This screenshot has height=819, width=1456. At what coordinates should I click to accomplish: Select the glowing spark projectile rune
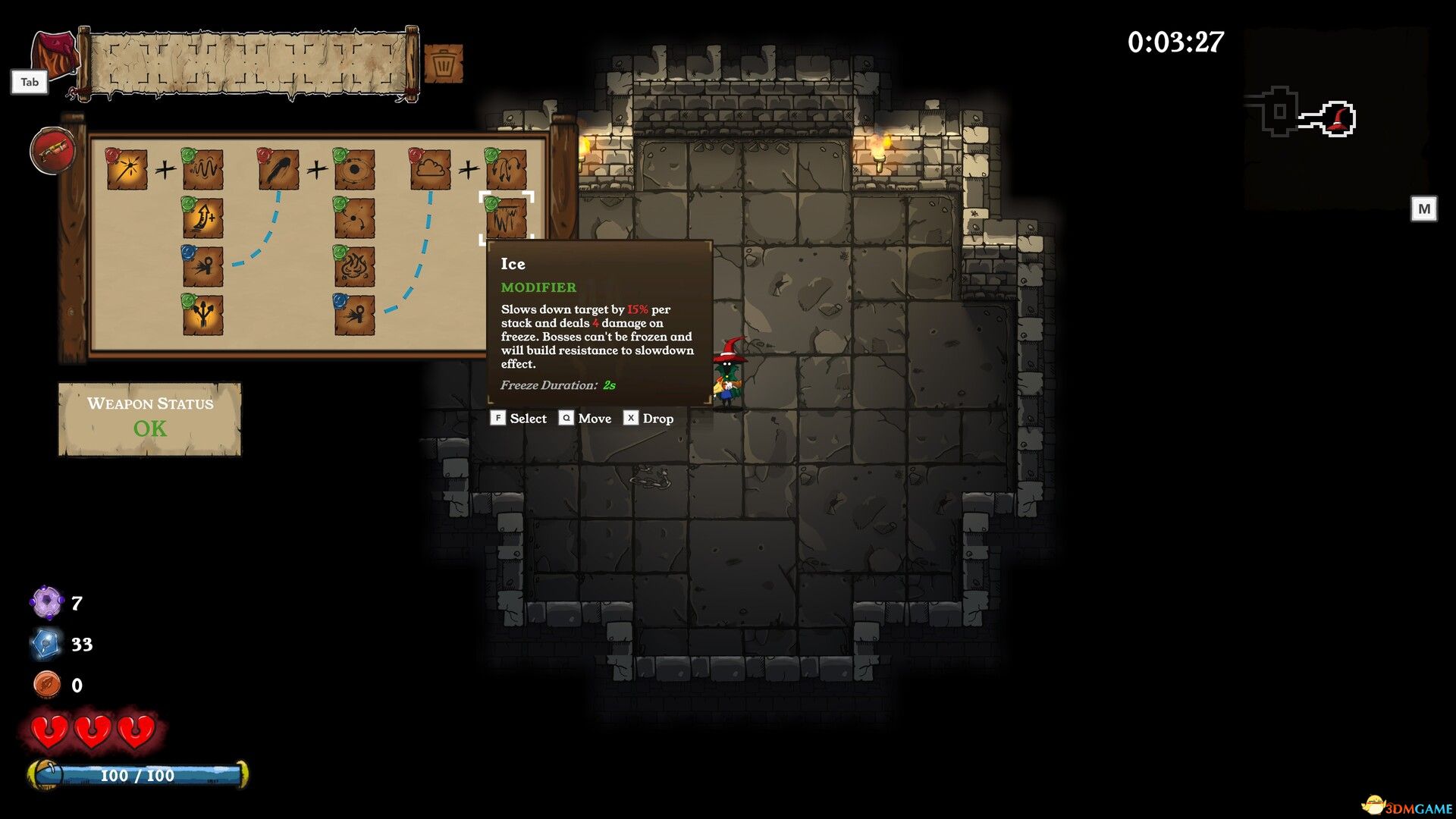127,168
